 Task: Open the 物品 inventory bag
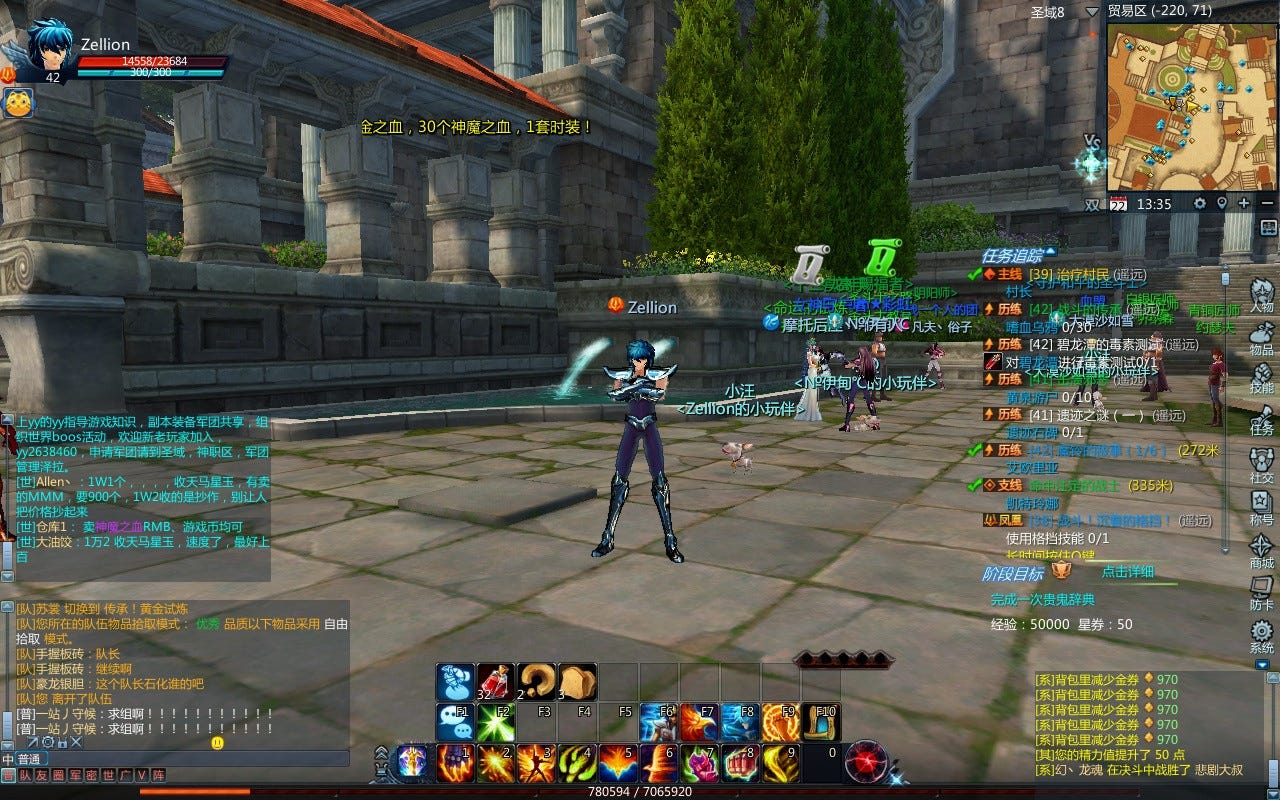pyautogui.click(x=1261, y=334)
